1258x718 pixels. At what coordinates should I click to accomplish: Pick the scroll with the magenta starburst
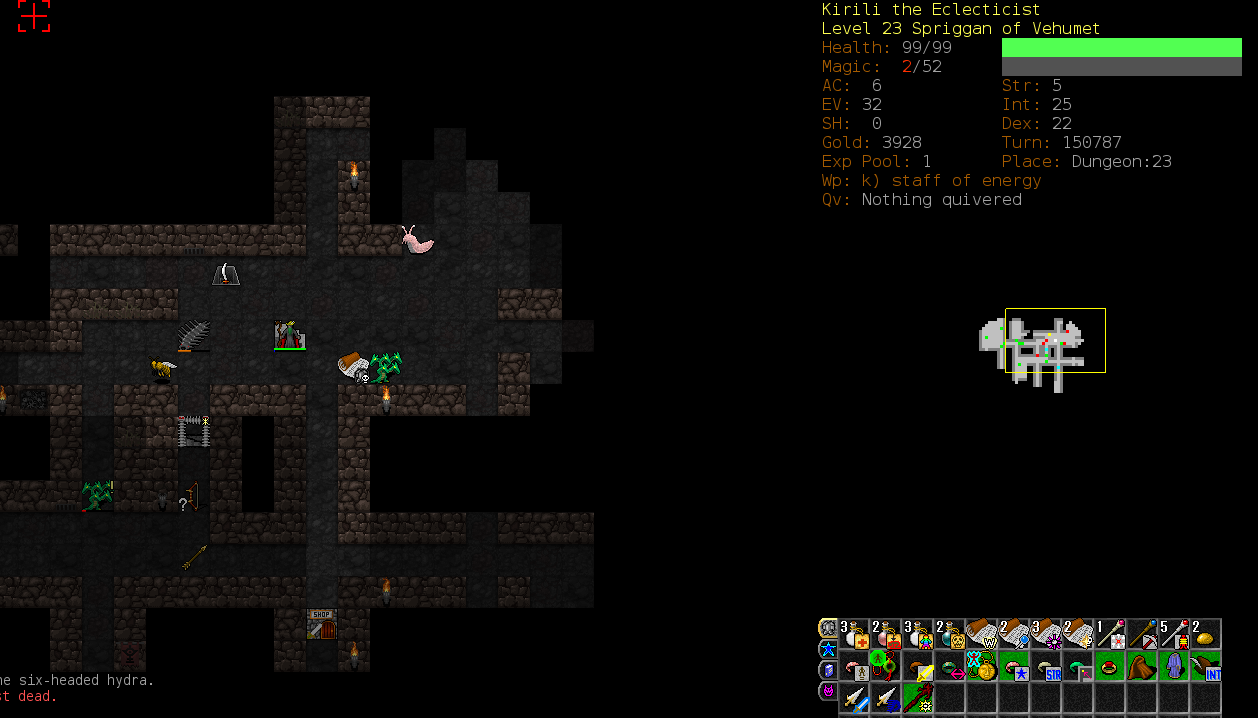point(1046,634)
